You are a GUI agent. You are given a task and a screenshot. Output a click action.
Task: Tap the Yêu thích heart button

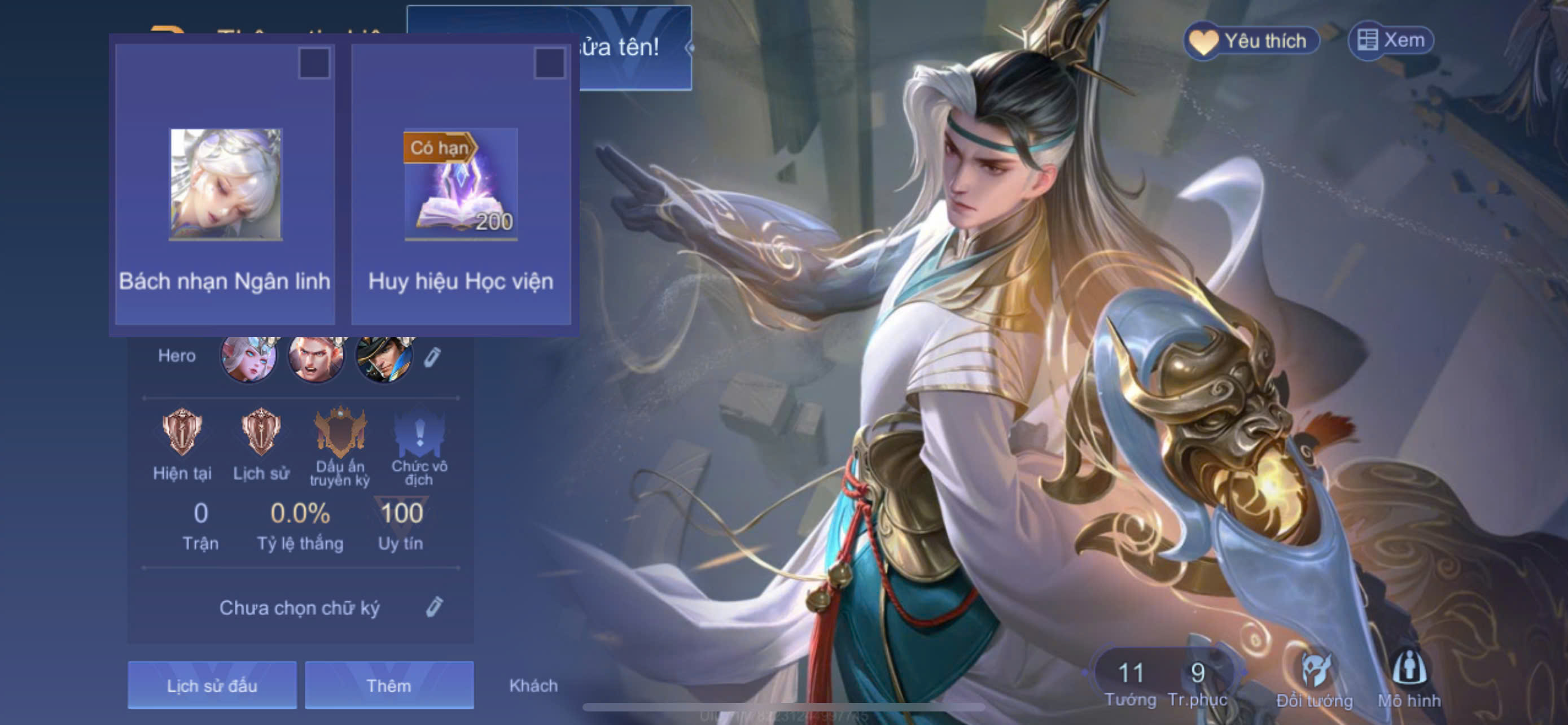point(1251,41)
